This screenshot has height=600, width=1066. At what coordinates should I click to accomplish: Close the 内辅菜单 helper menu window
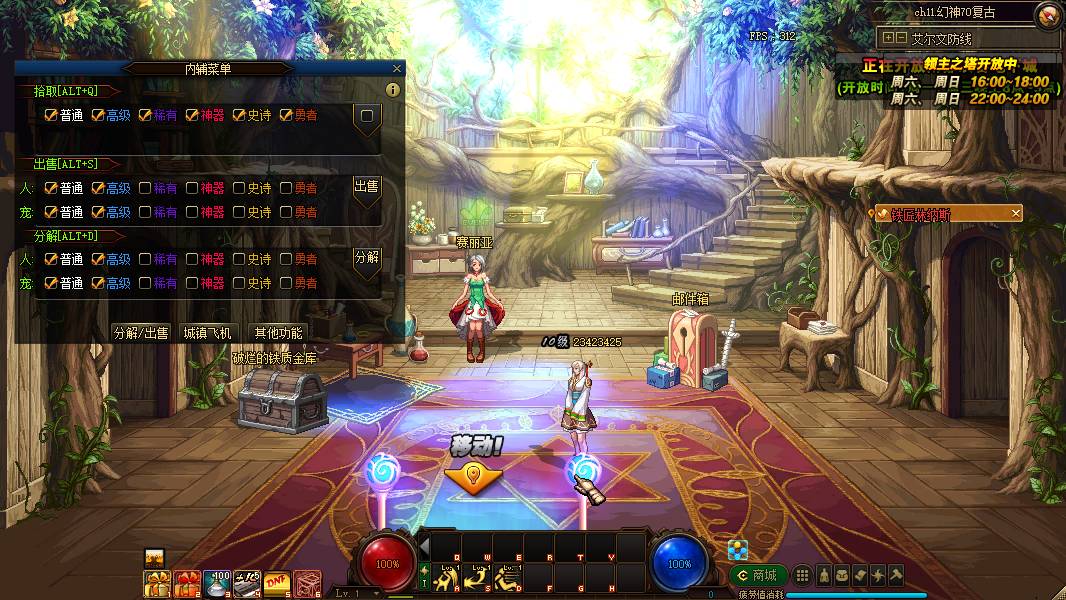point(397,69)
